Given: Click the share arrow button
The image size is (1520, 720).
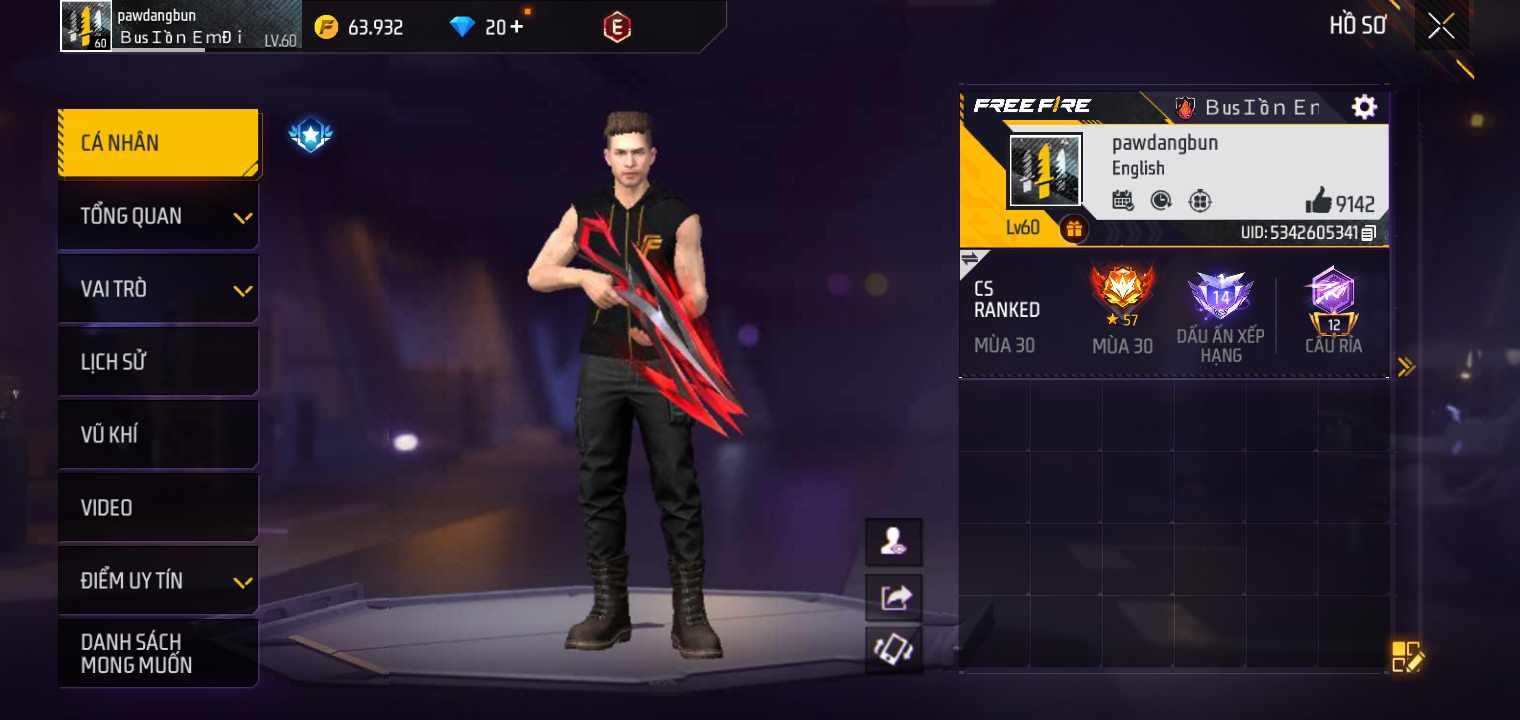Looking at the screenshot, I should pos(894,598).
